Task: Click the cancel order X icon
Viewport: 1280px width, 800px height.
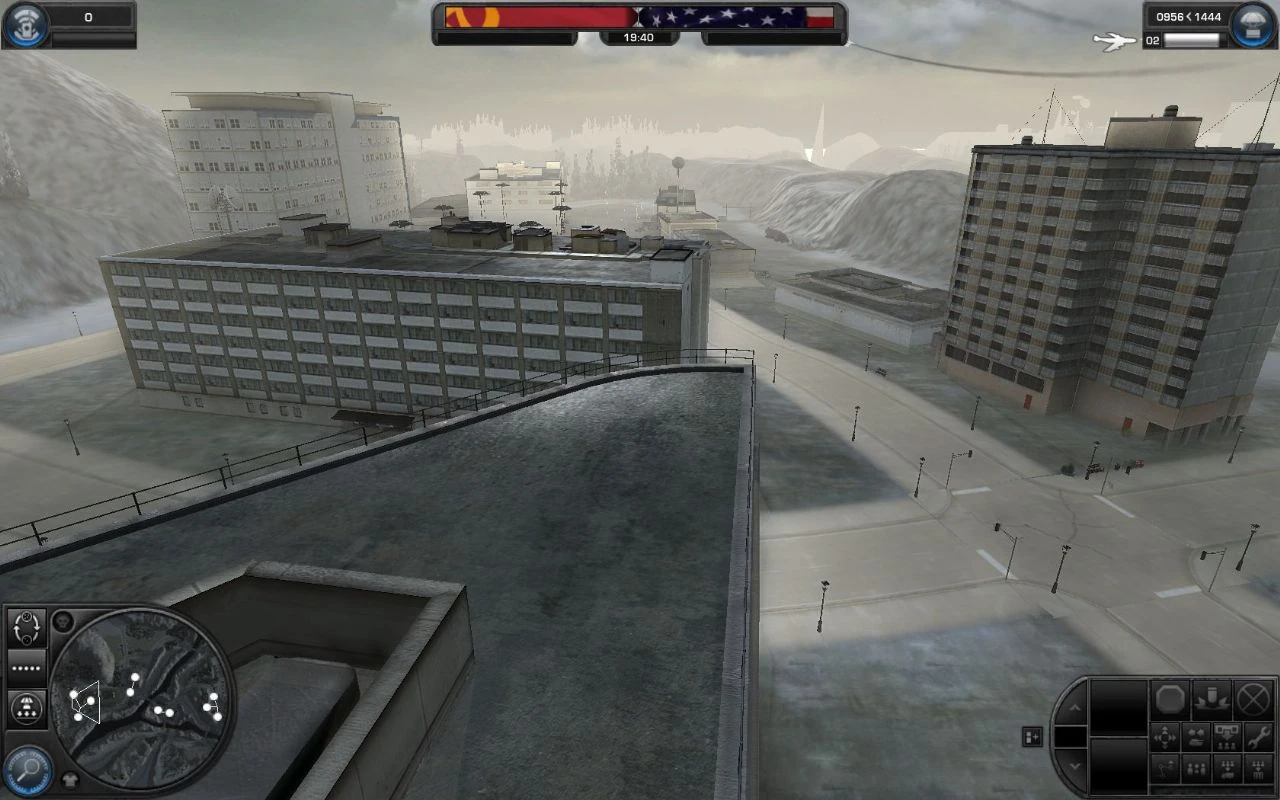Action: 1254,700
